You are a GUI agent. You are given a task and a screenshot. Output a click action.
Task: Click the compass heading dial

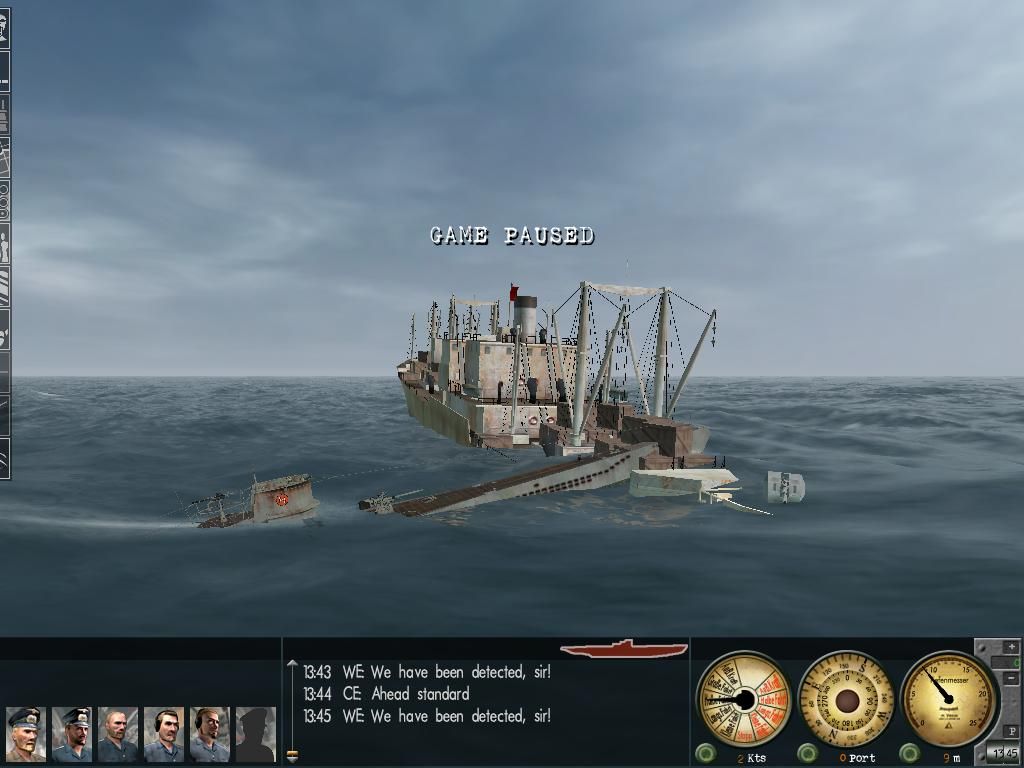[846, 698]
